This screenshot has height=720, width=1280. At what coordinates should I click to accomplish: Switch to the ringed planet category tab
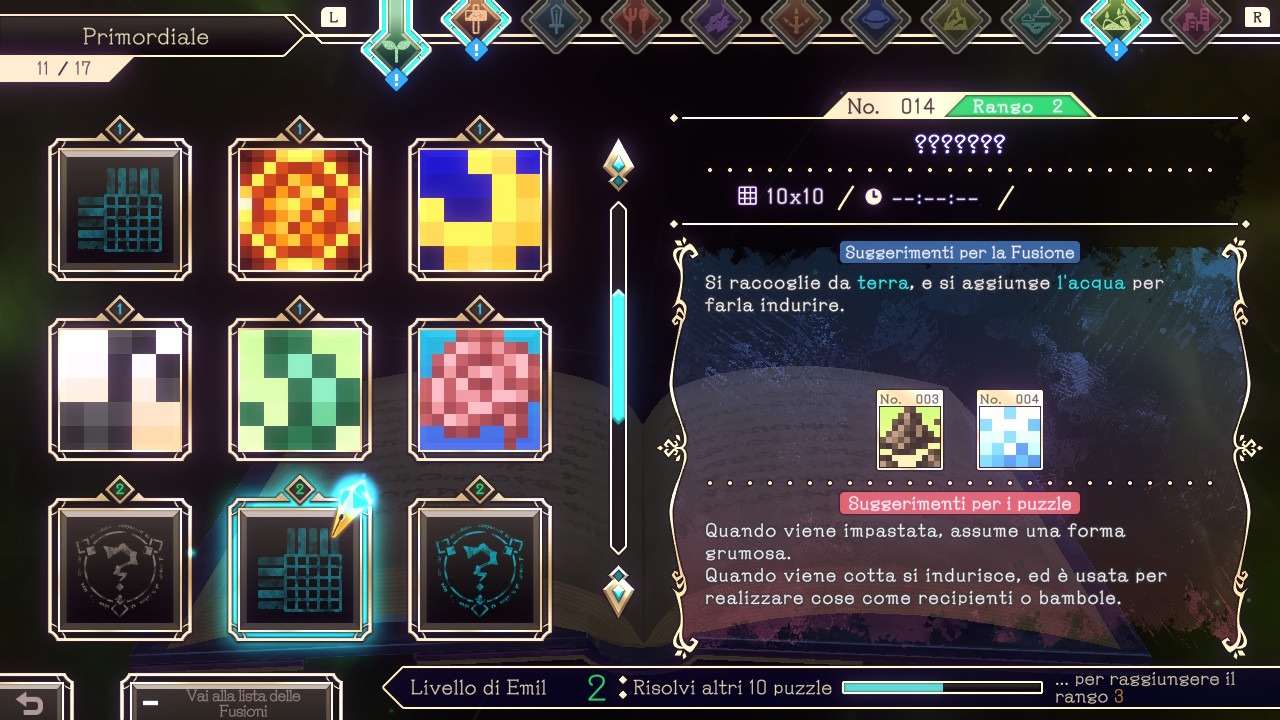pyautogui.click(x=876, y=20)
